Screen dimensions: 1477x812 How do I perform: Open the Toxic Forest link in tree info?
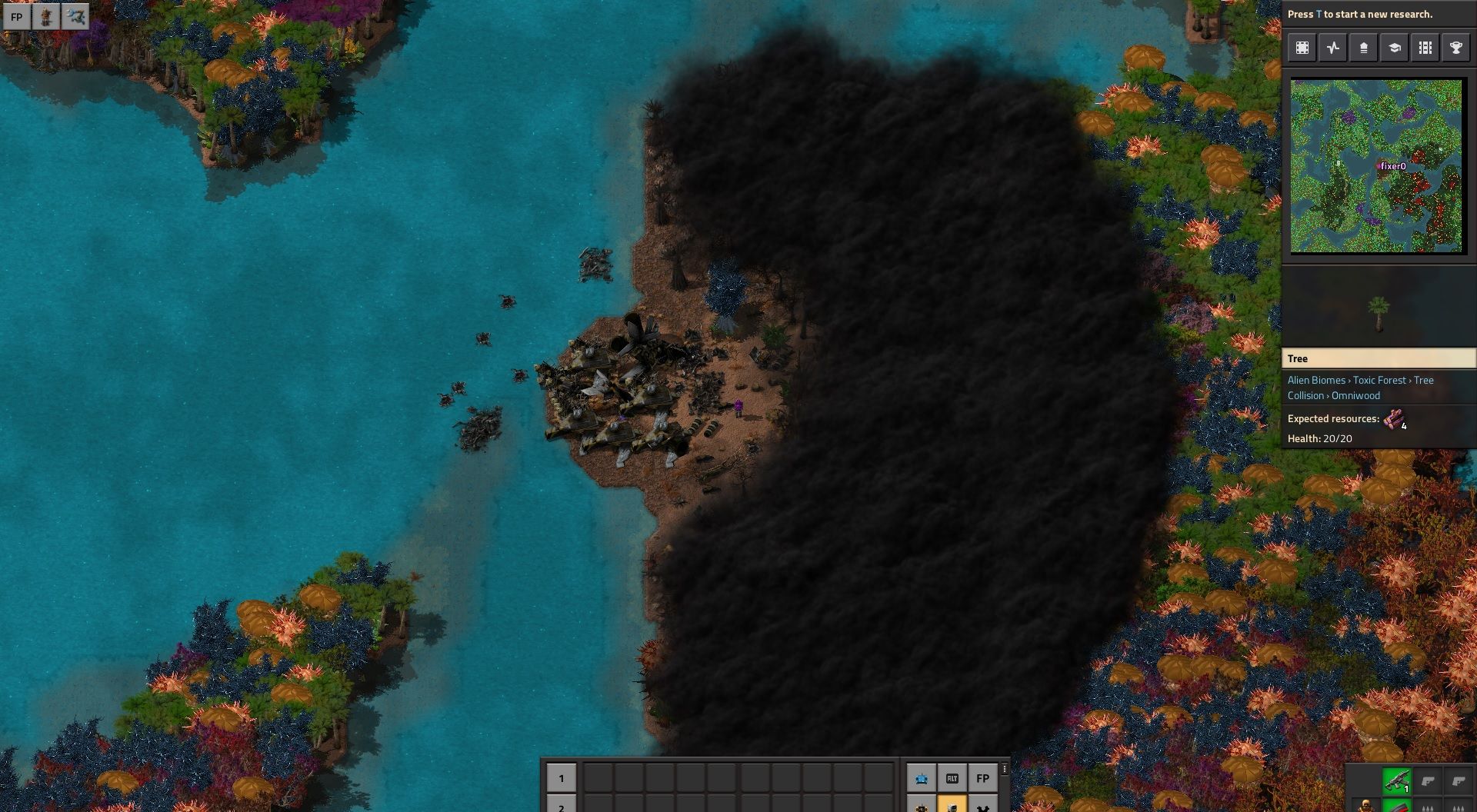(x=1379, y=380)
